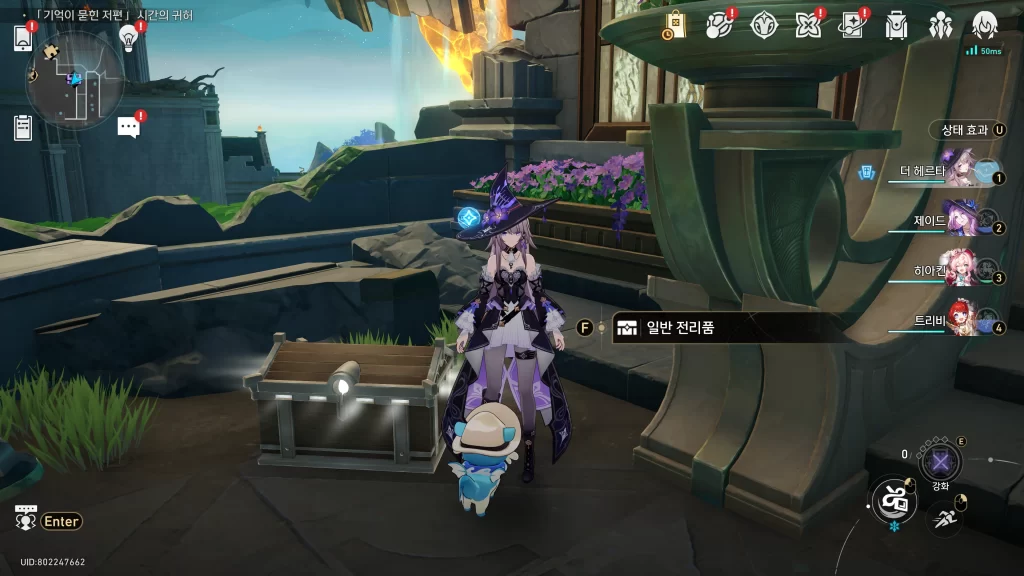Activate the 강화 technique skill icon
Screen dimensions: 1024x576
coord(940,461)
